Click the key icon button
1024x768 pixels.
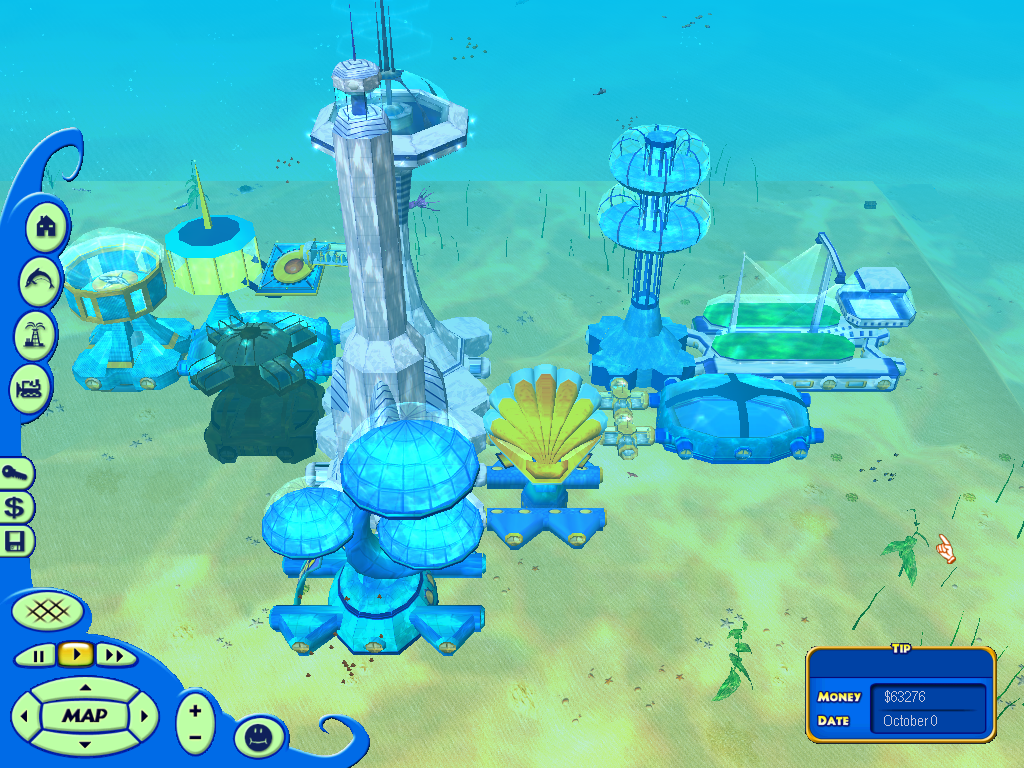[17, 474]
